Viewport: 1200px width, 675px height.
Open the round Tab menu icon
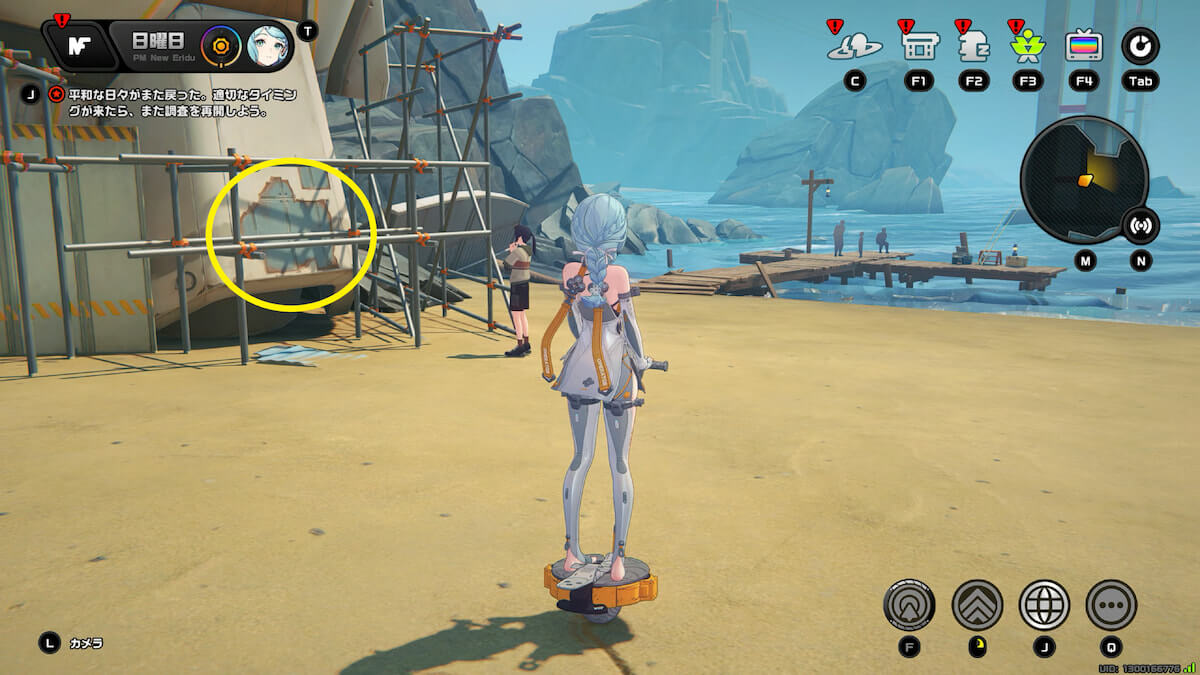click(x=1140, y=45)
